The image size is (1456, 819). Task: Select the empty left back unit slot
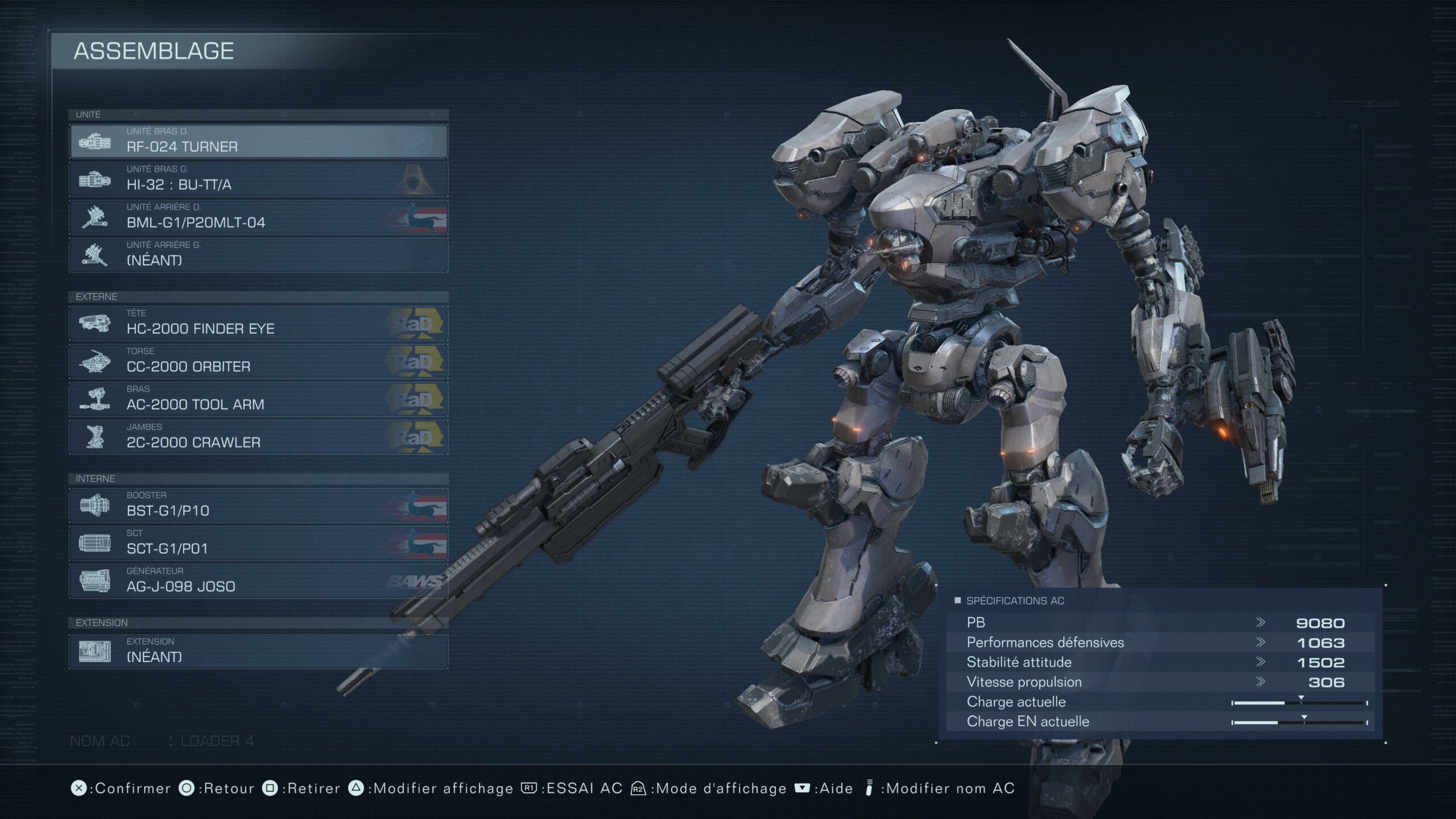[x=259, y=255]
